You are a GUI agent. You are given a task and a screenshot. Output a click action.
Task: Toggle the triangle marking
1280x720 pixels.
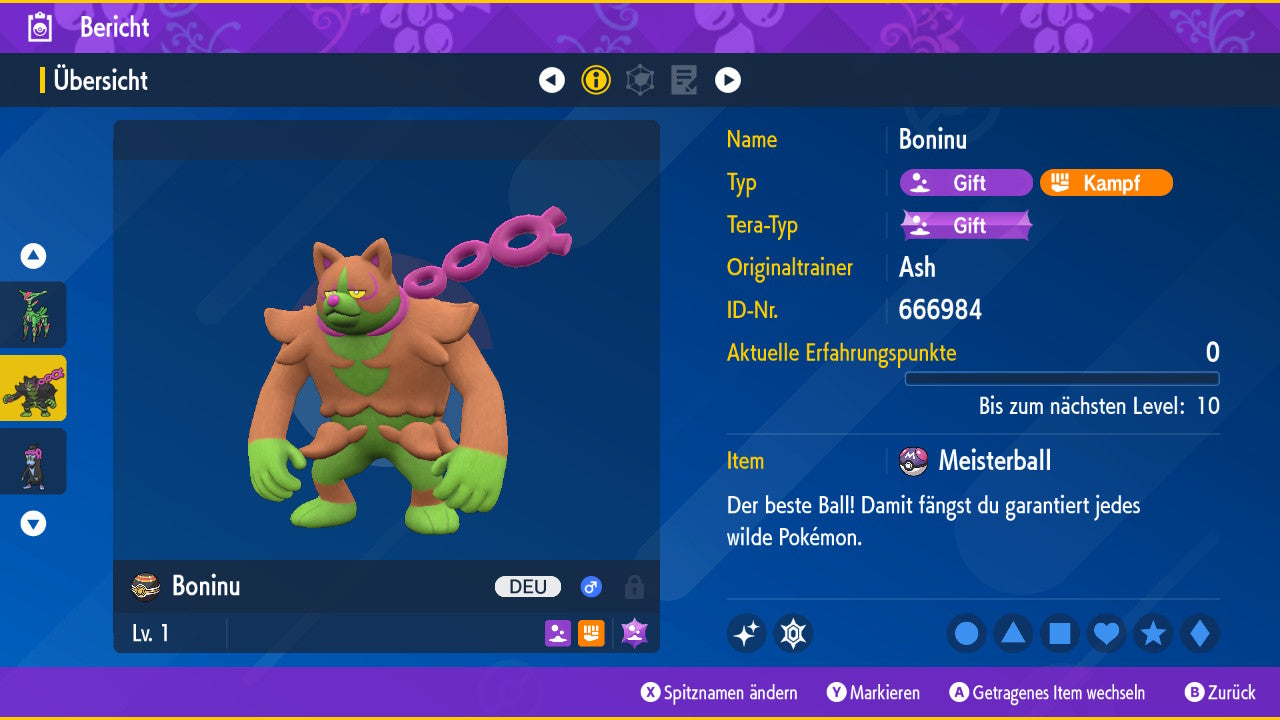[x=1013, y=634]
